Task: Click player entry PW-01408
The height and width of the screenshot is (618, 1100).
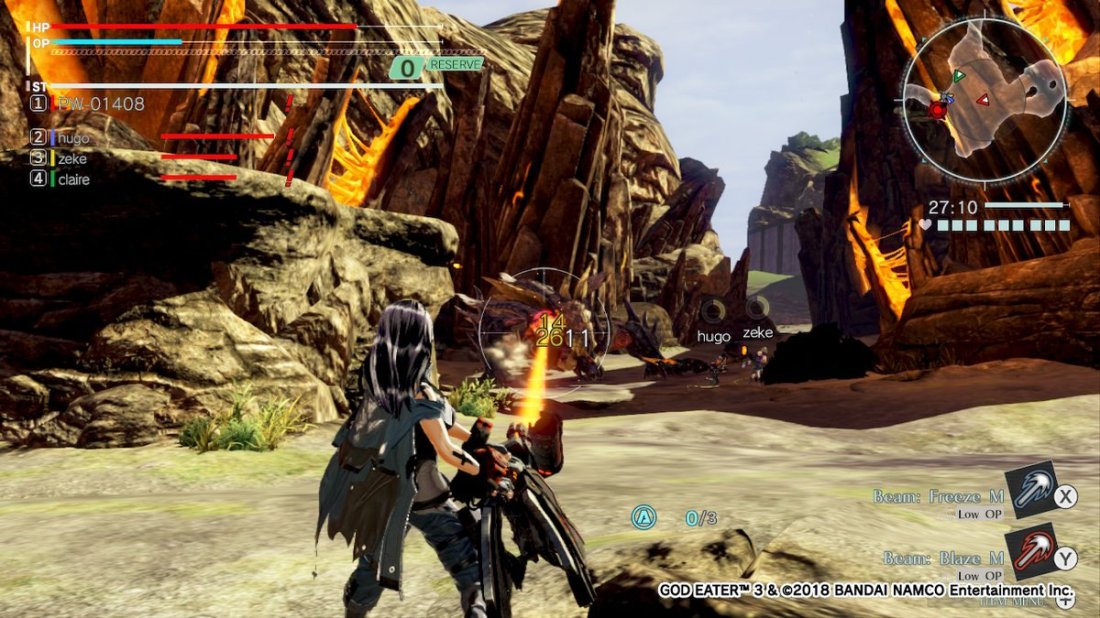Action: [x=100, y=104]
